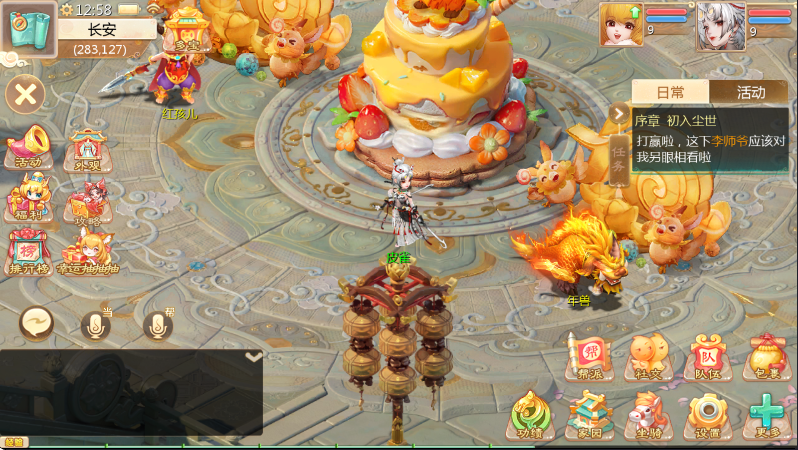Open the 设置 (Settings) gear
The height and width of the screenshot is (450, 798).
pyautogui.click(x=708, y=415)
